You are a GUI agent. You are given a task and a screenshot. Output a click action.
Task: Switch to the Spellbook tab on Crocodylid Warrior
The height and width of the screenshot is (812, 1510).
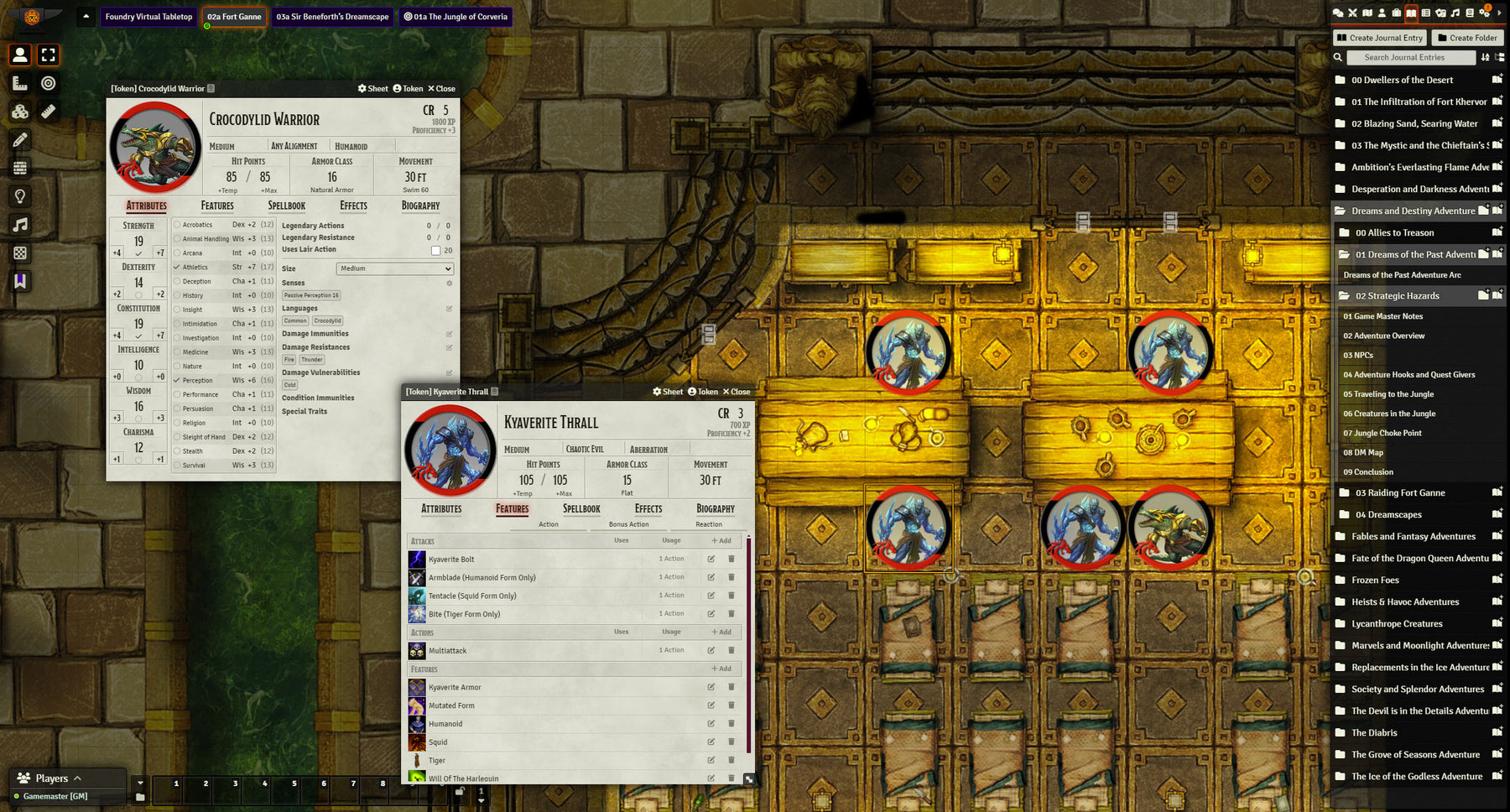(x=286, y=206)
